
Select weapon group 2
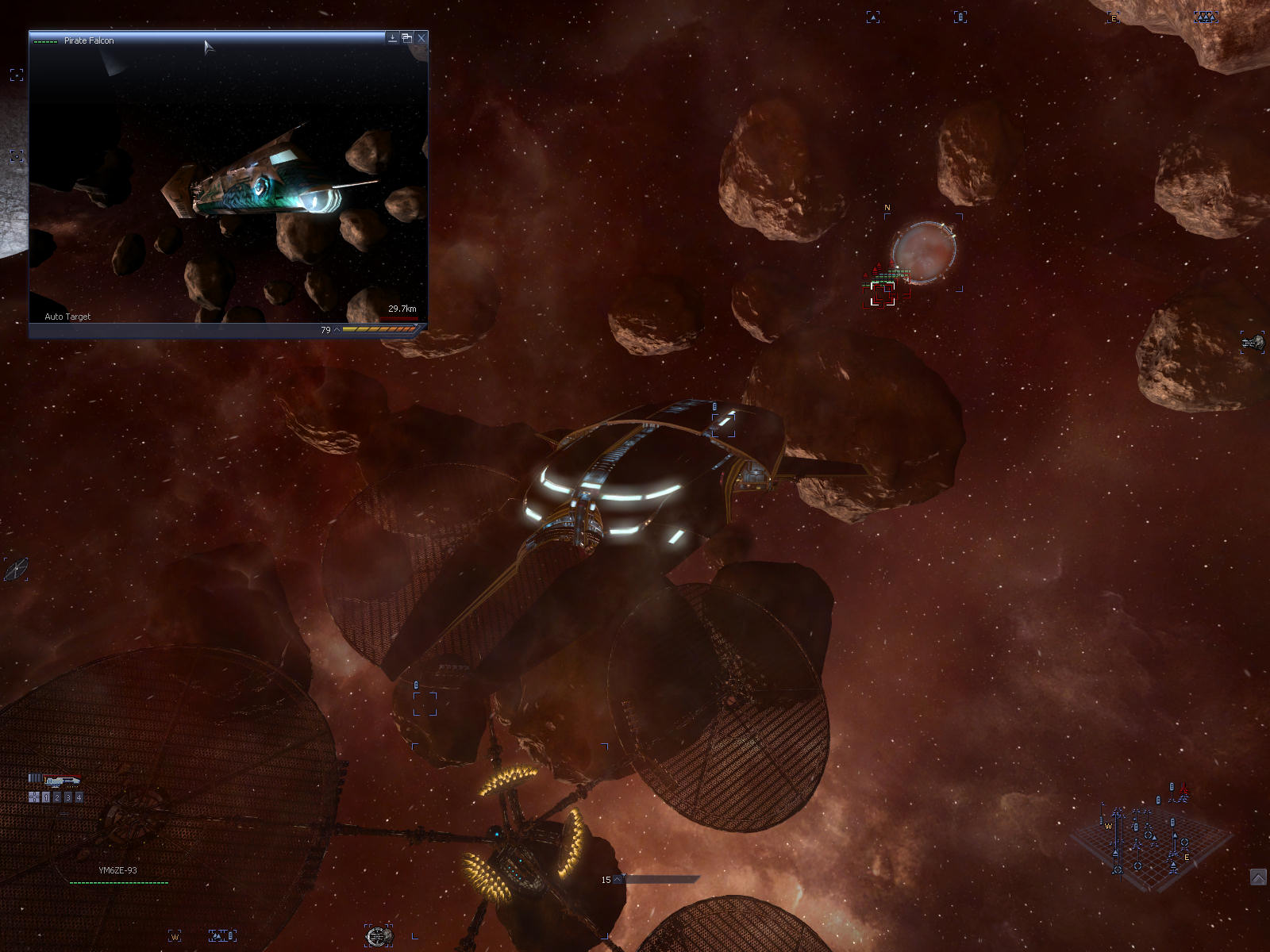click(57, 797)
